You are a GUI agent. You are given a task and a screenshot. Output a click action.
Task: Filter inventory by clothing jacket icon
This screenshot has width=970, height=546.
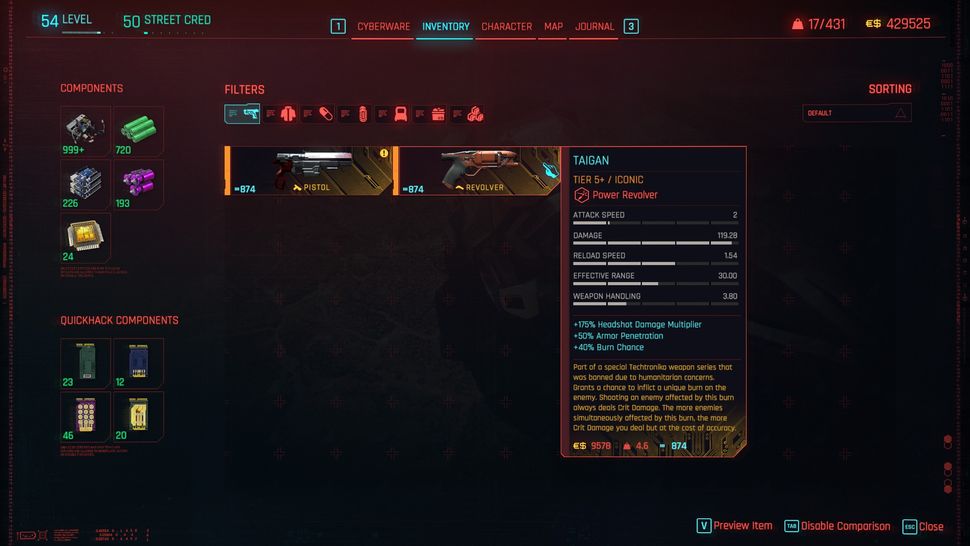[288, 114]
